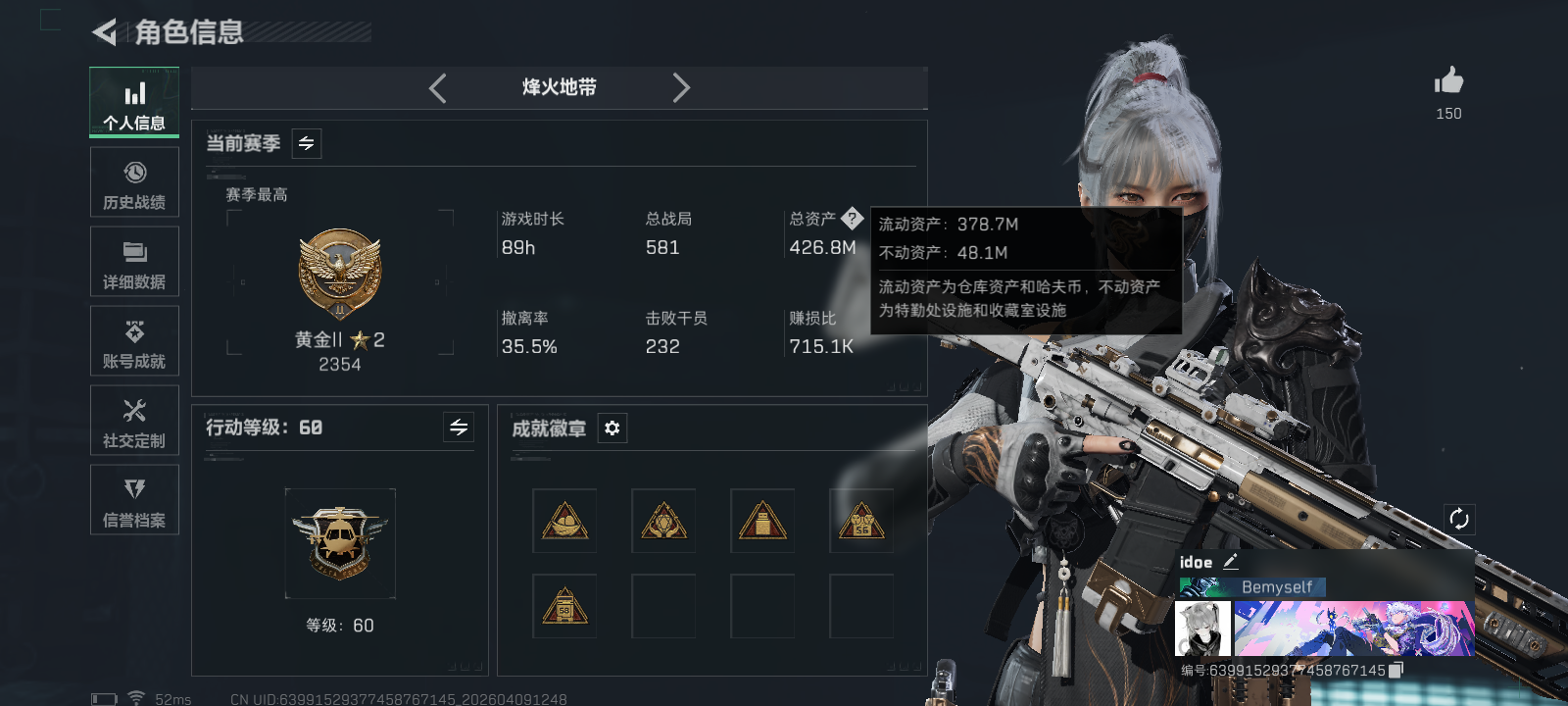
Task: Open 详细数据 in the sidebar
Action: pos(134,261)
